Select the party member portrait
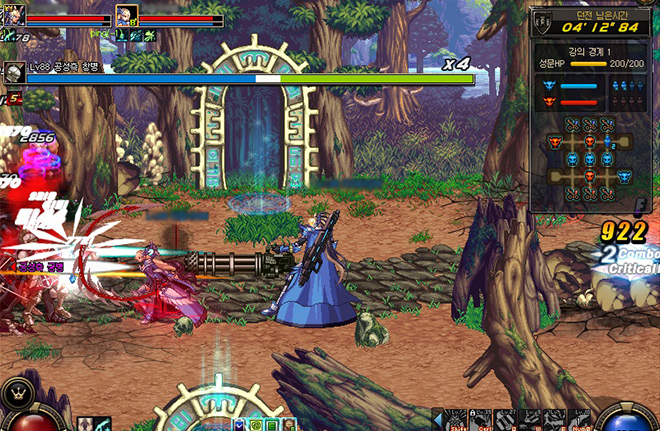Image resolution: width=660 pixels, height=431 pixels. pos(126,16)
